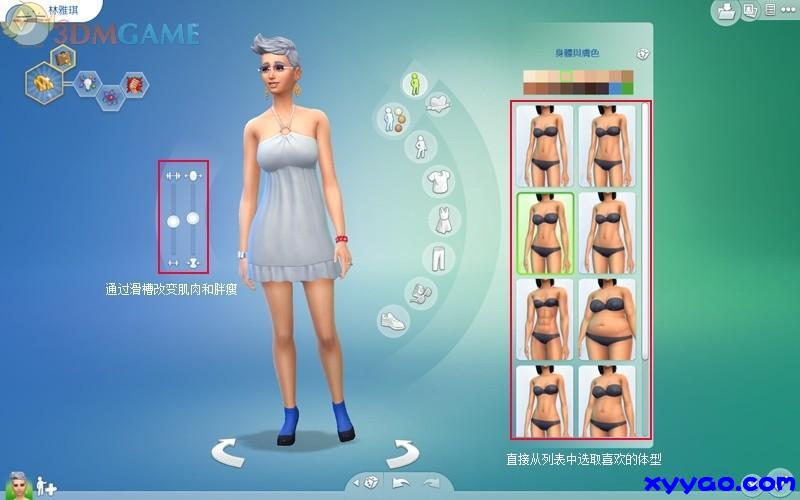
Task: Add a new Sim to the household
Action: point(45,487)
